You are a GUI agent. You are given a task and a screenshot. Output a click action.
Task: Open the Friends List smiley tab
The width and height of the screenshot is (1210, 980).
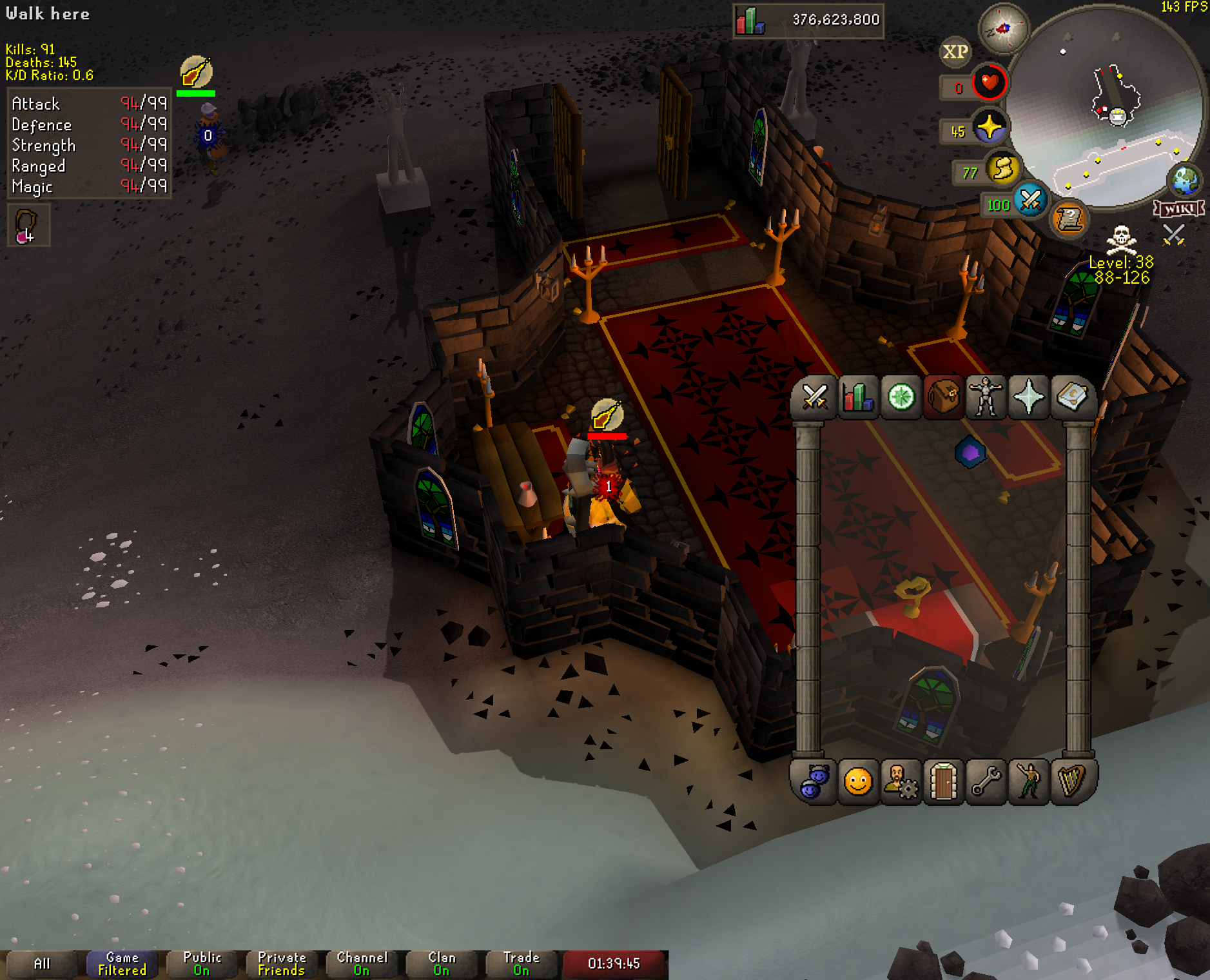tap(857, 782)
